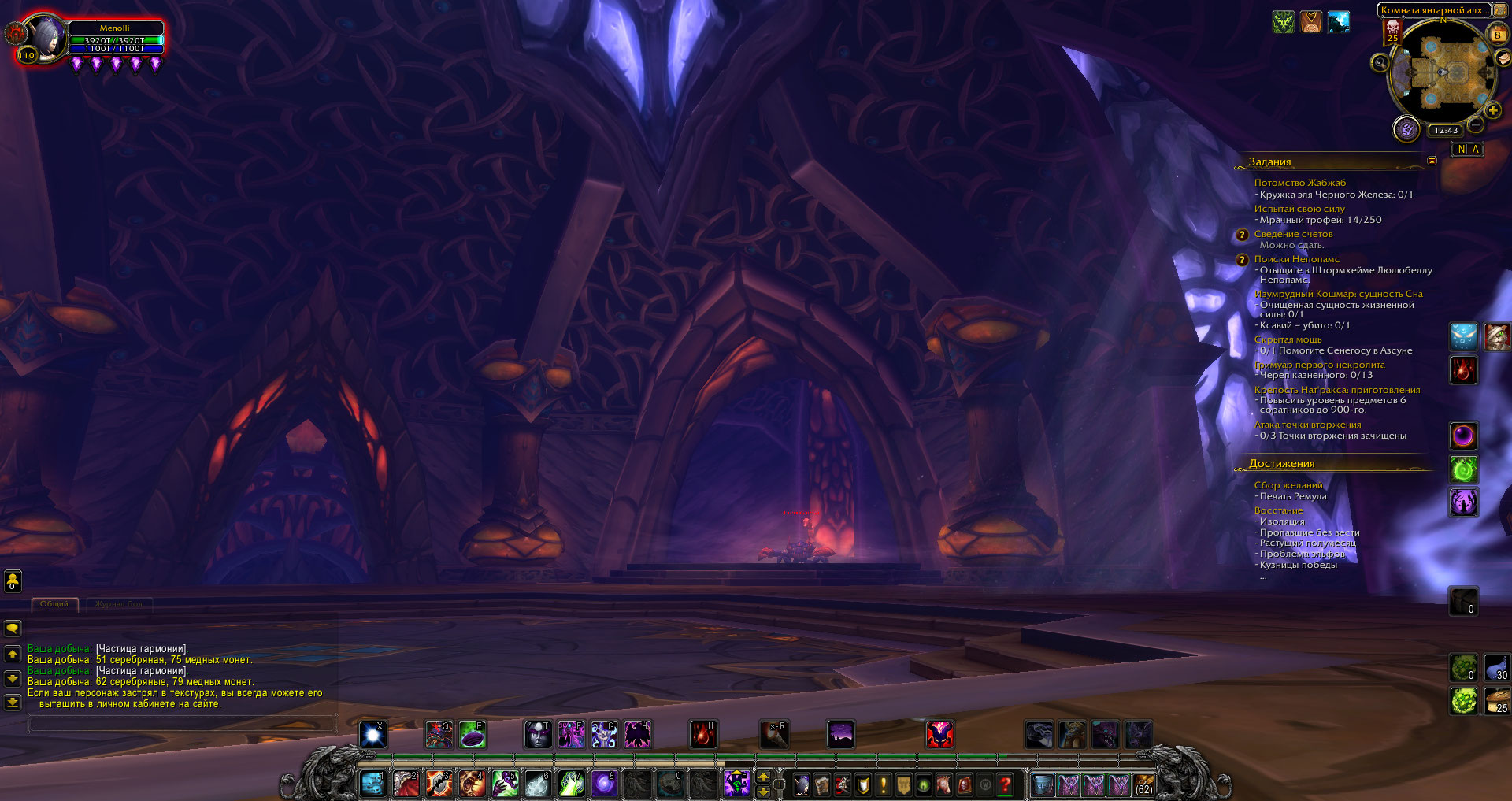Use the red question mark help button
The image size is (1512, 801).
[1005, 784]
